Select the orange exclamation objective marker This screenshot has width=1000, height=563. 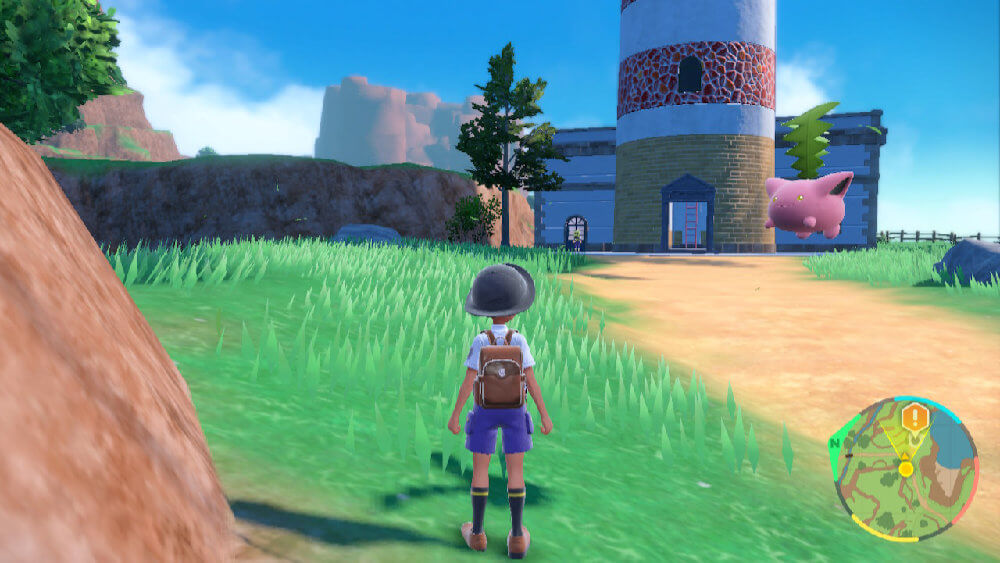[x=914, y=417]
